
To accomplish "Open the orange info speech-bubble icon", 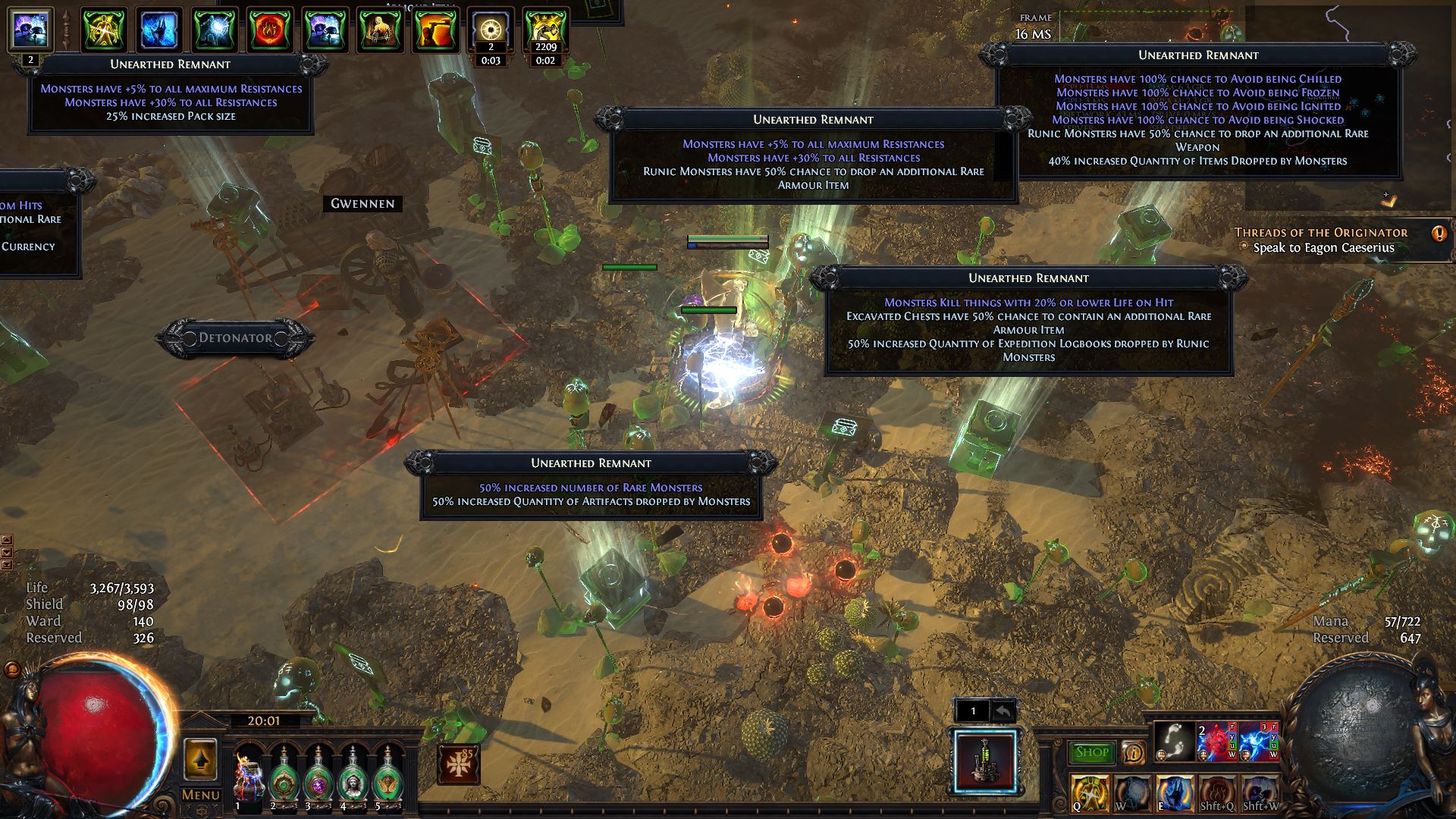I will pos(1133,753).
